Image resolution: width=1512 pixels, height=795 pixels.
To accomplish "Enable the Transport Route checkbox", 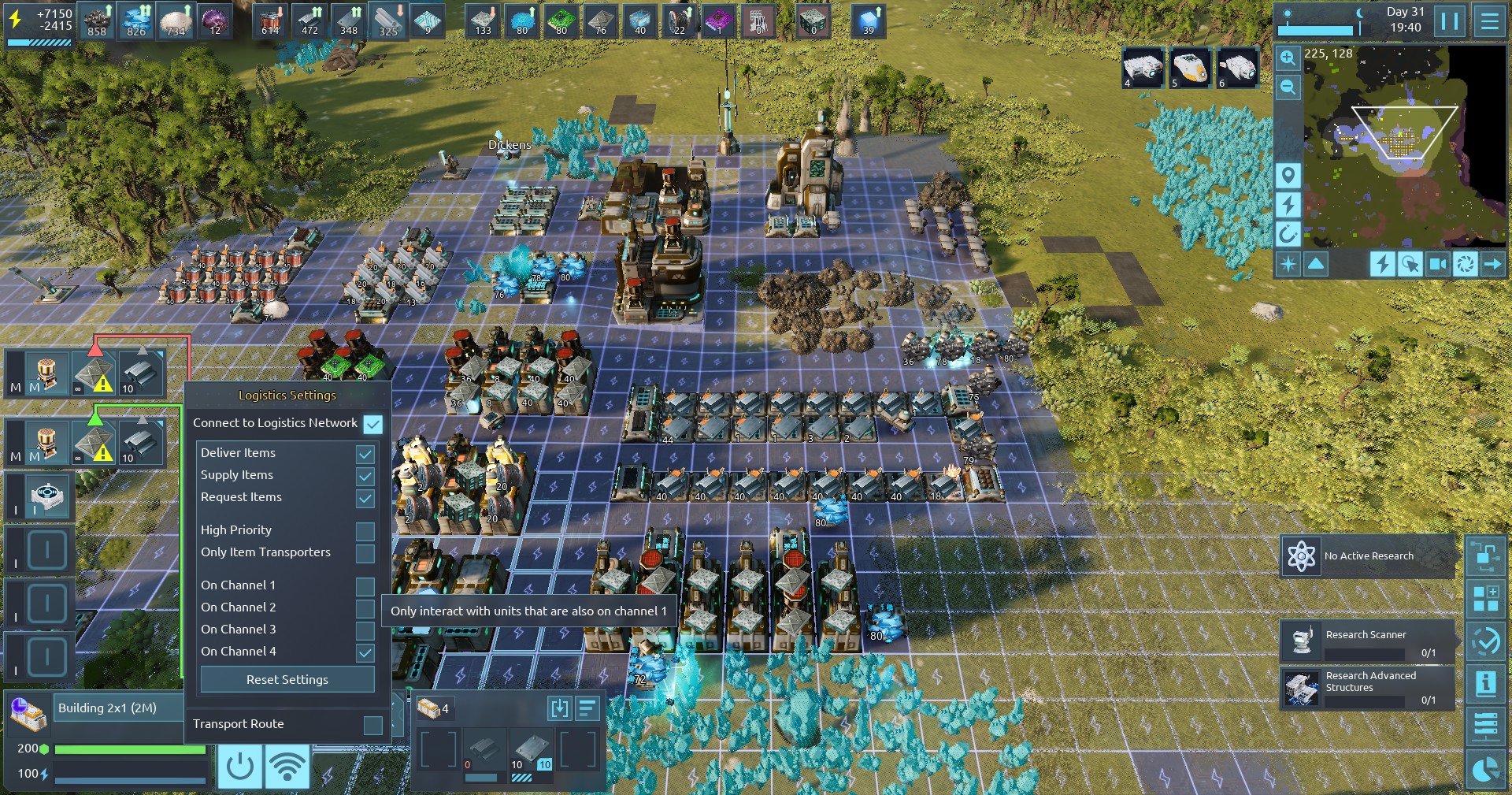I will 373,725.
